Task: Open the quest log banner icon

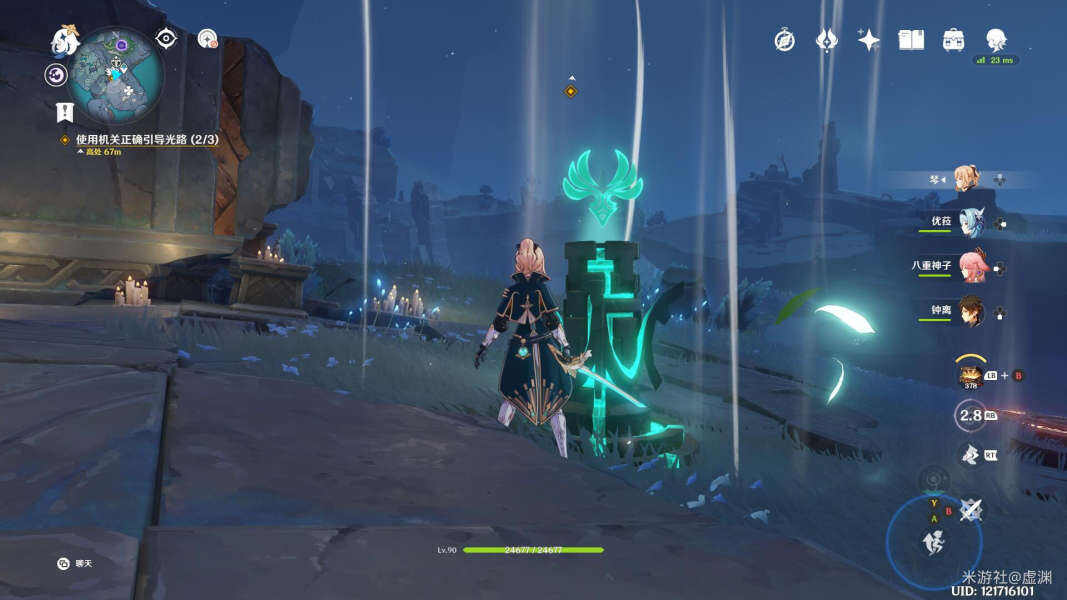Action: click(x=66, y=112)
